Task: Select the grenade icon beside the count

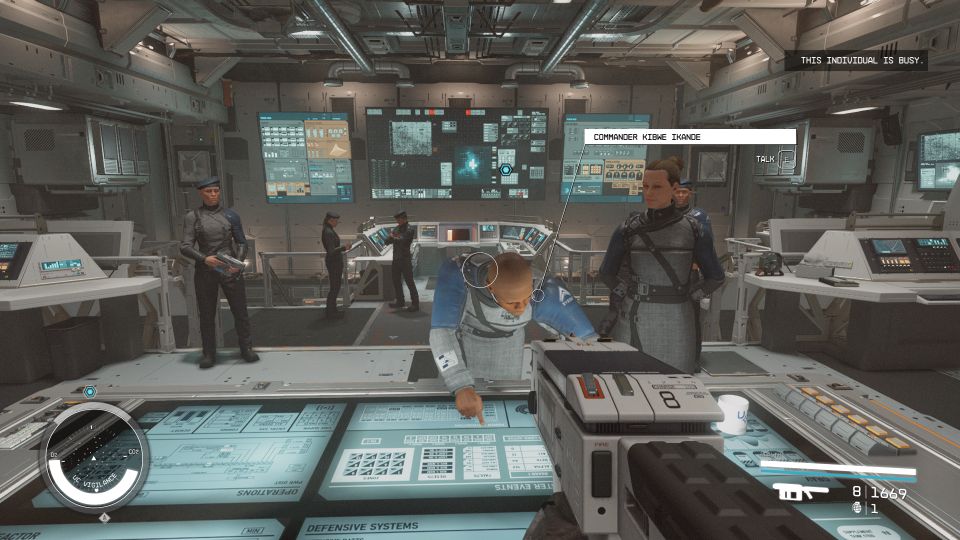Action: [856, 508]
